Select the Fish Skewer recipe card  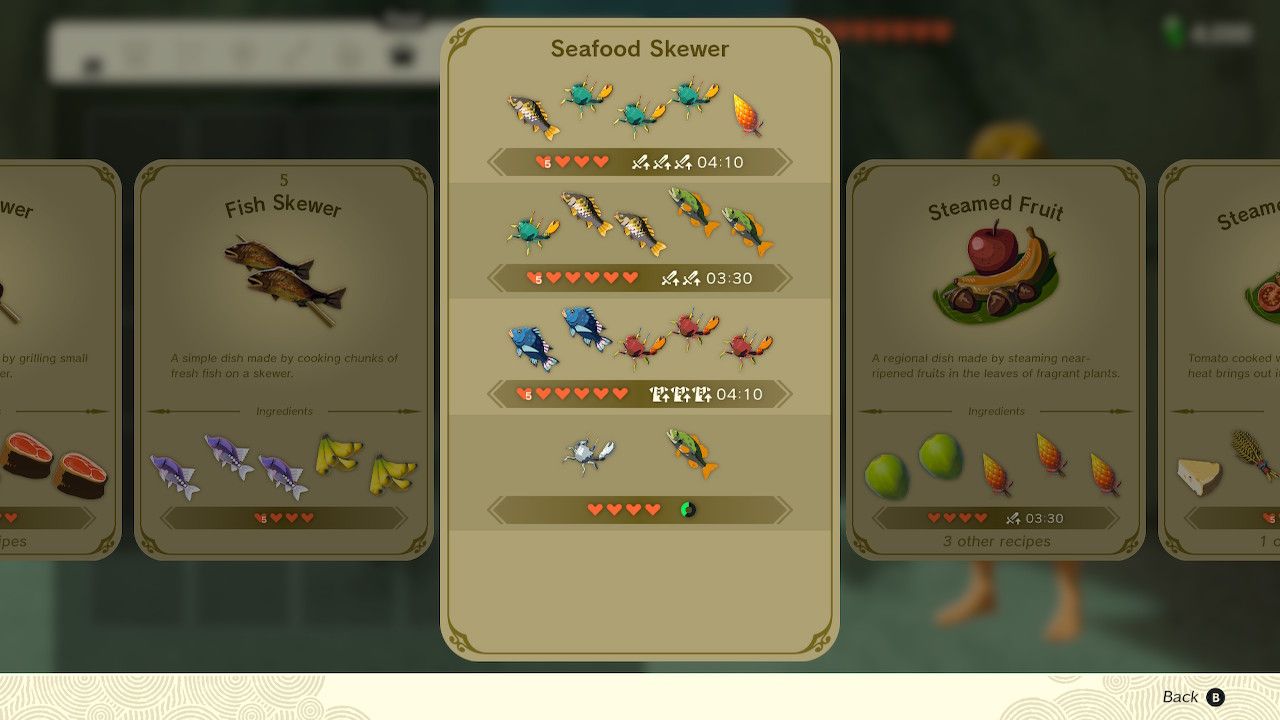[x=284, y=360]
